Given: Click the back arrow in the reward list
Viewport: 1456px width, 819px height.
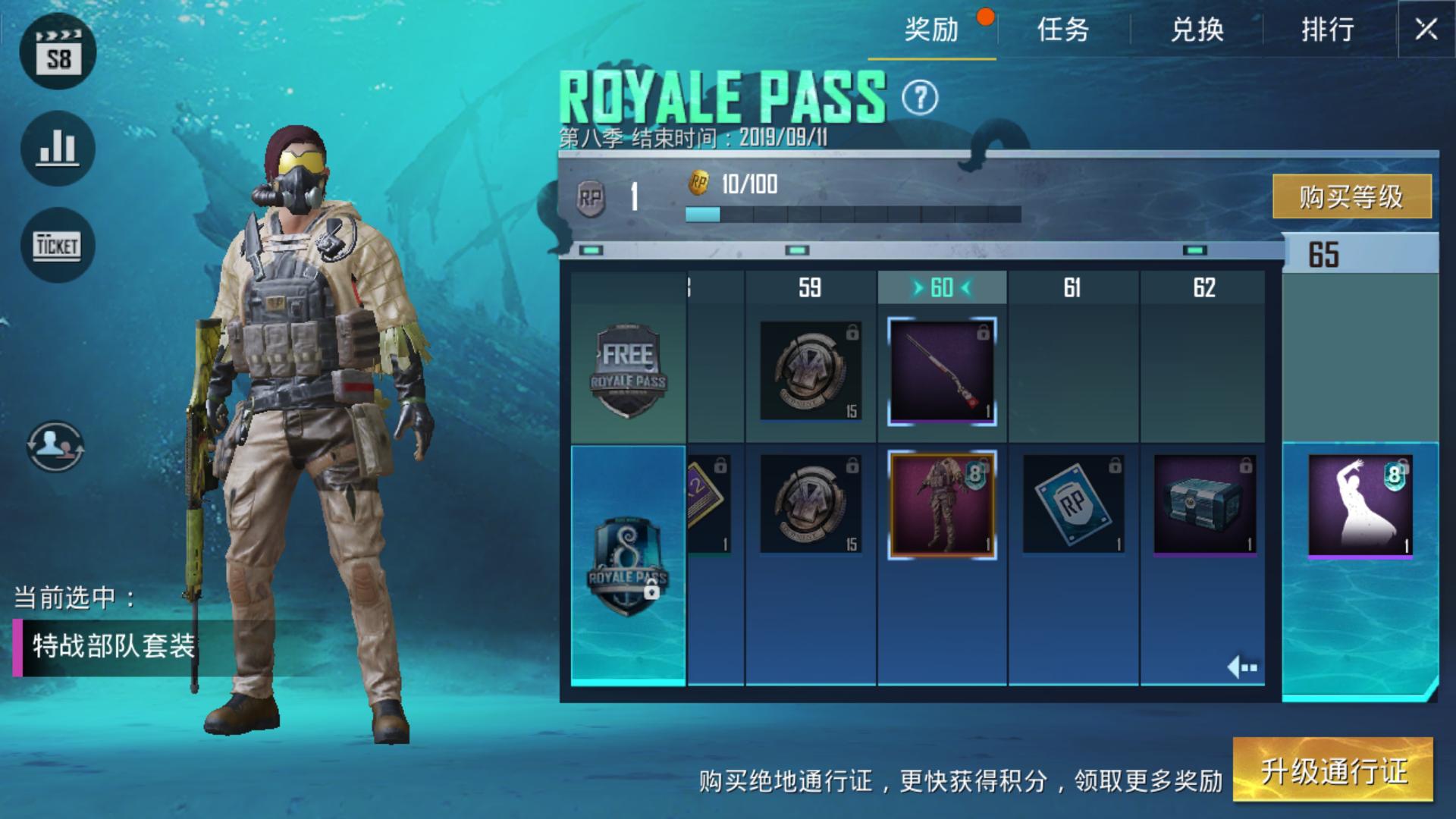Looking at the screenshot, I should click(1242, 667).
